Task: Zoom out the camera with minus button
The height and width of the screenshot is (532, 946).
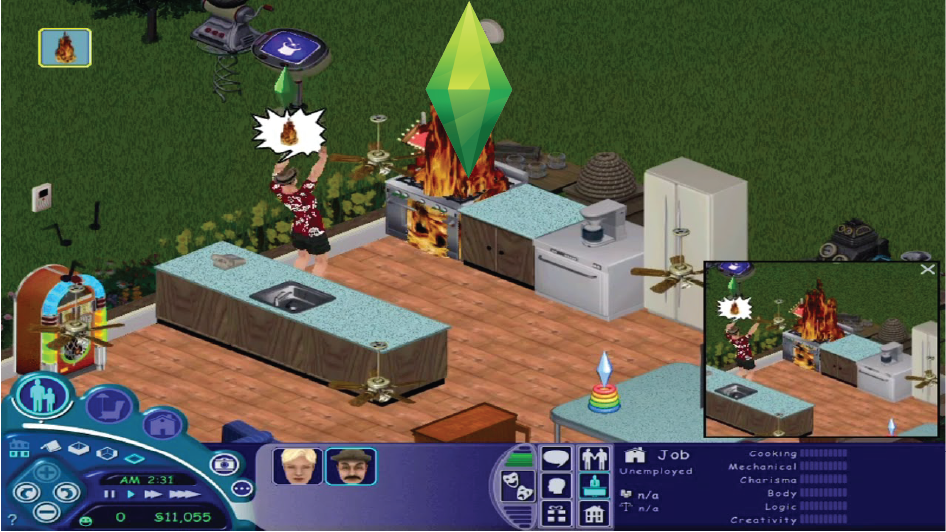Action: coord(46,513)
